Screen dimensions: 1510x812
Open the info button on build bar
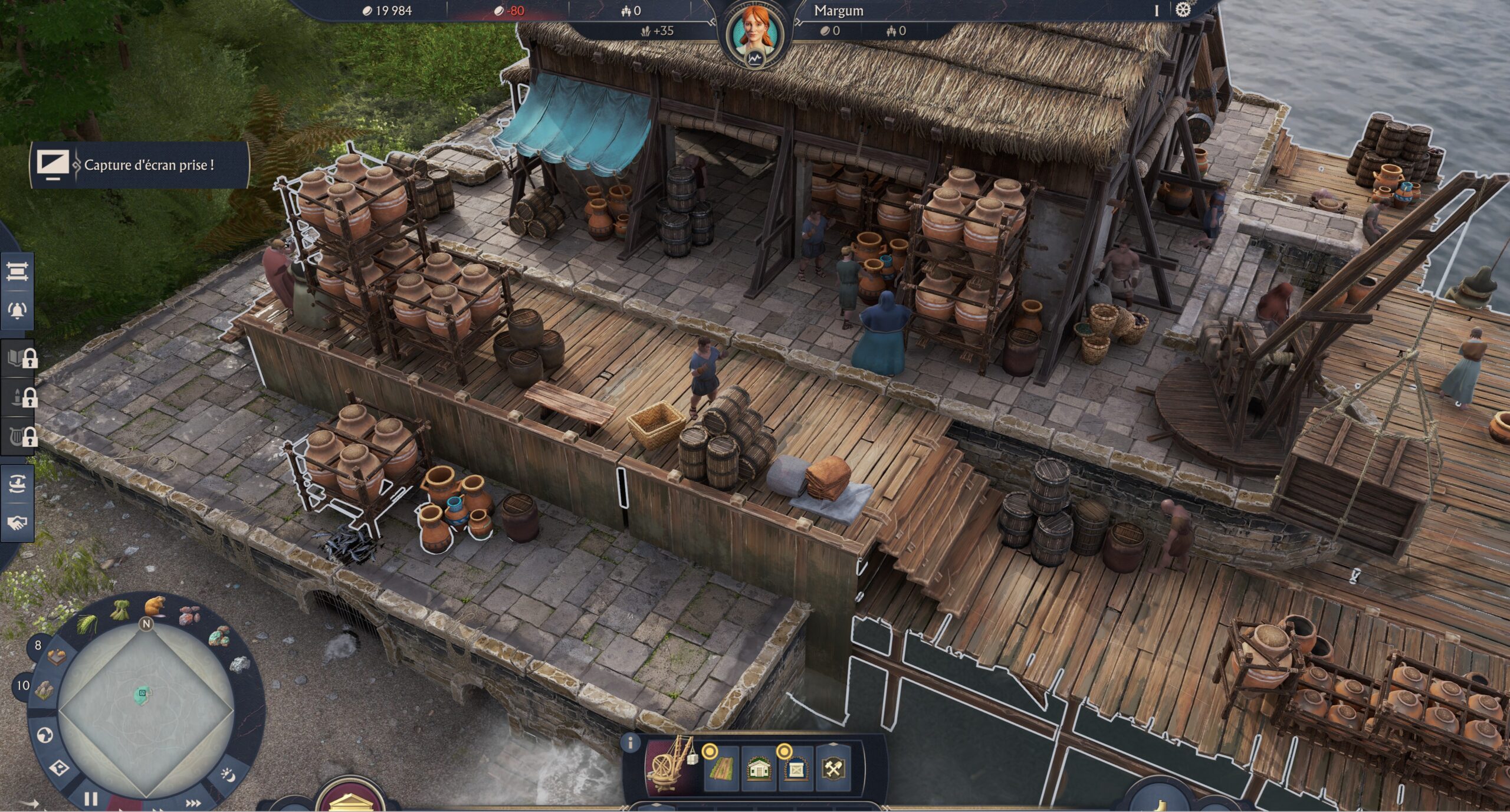click(631, 742)
